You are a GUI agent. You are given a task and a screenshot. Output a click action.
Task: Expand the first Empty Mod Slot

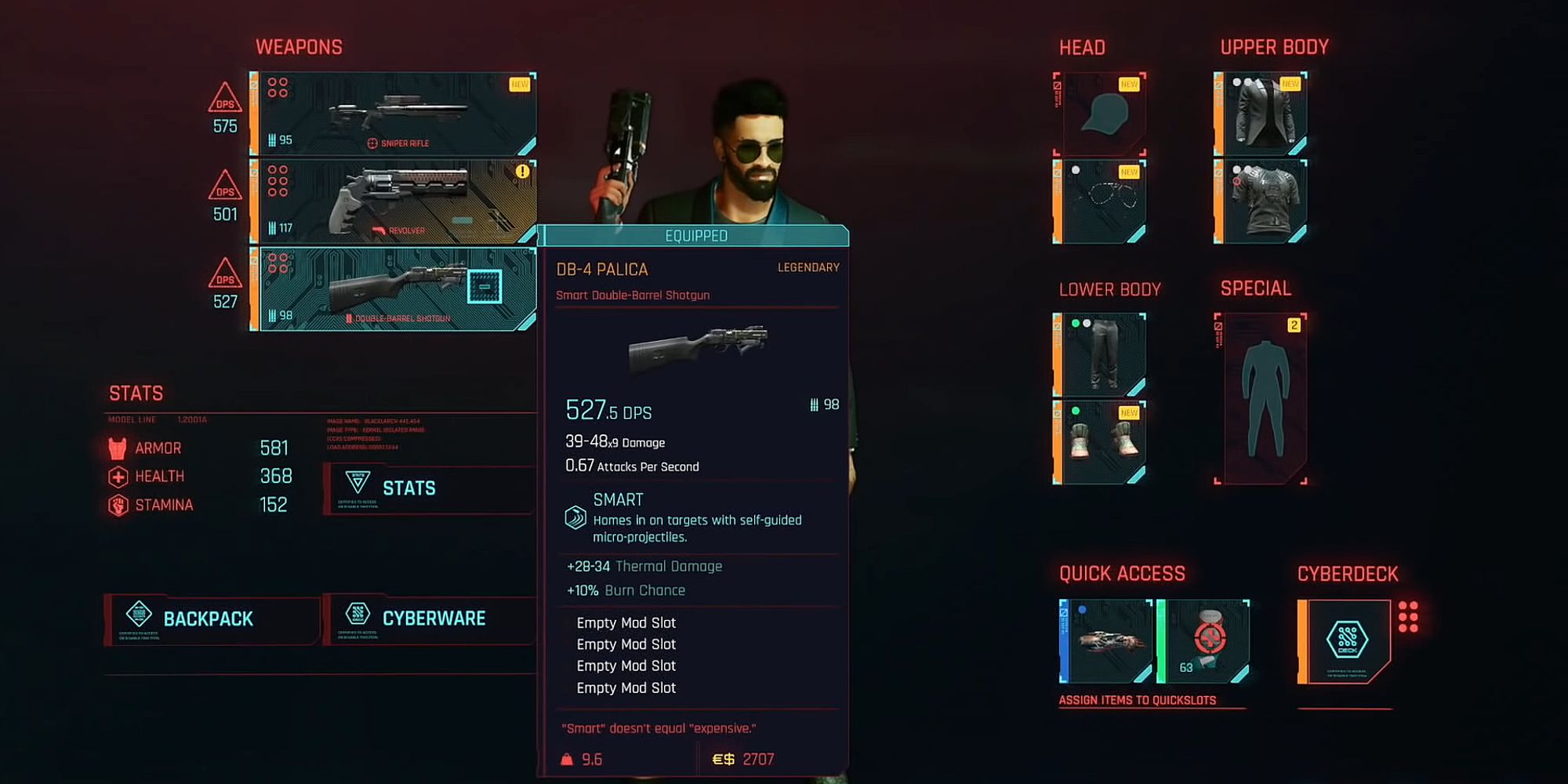point(625,622)
